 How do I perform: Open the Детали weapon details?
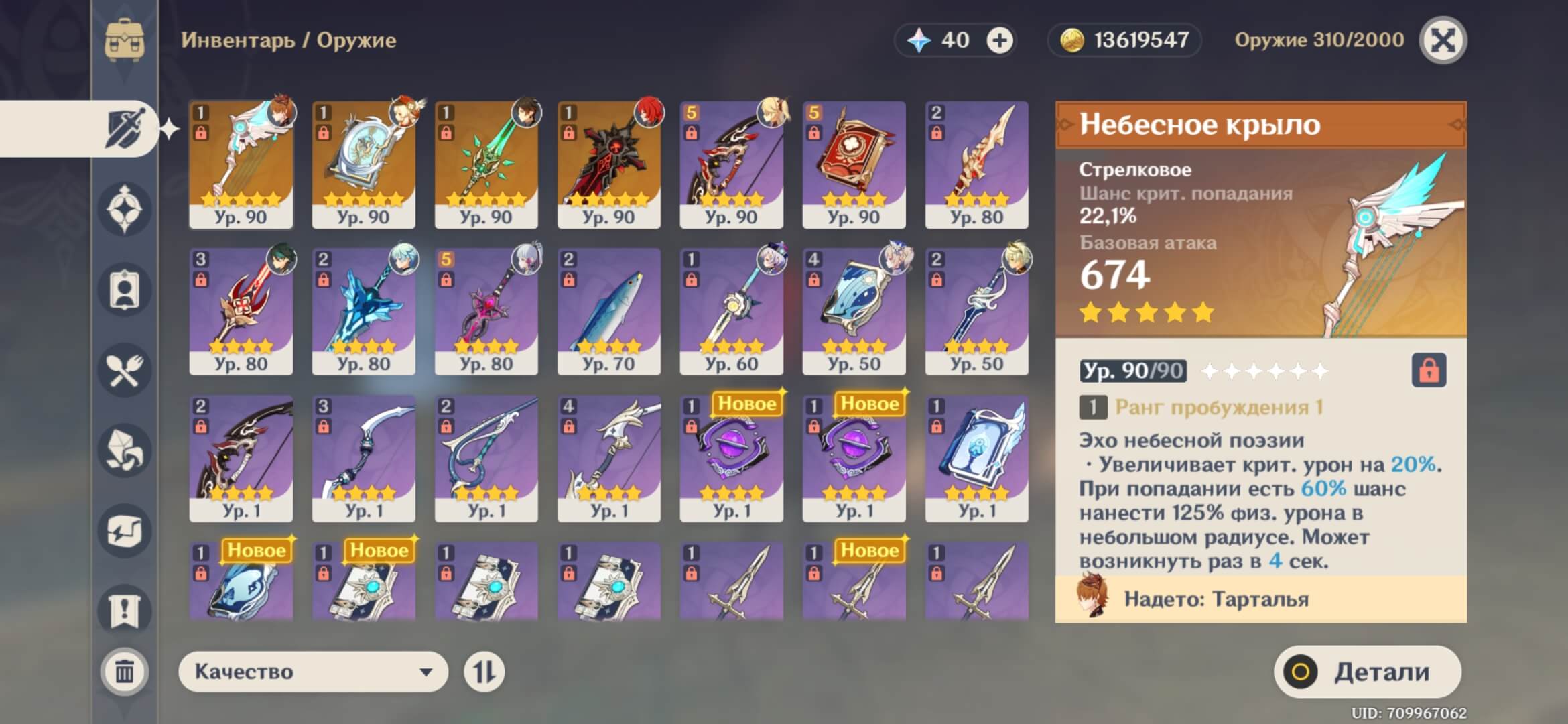pos(1367,672)
